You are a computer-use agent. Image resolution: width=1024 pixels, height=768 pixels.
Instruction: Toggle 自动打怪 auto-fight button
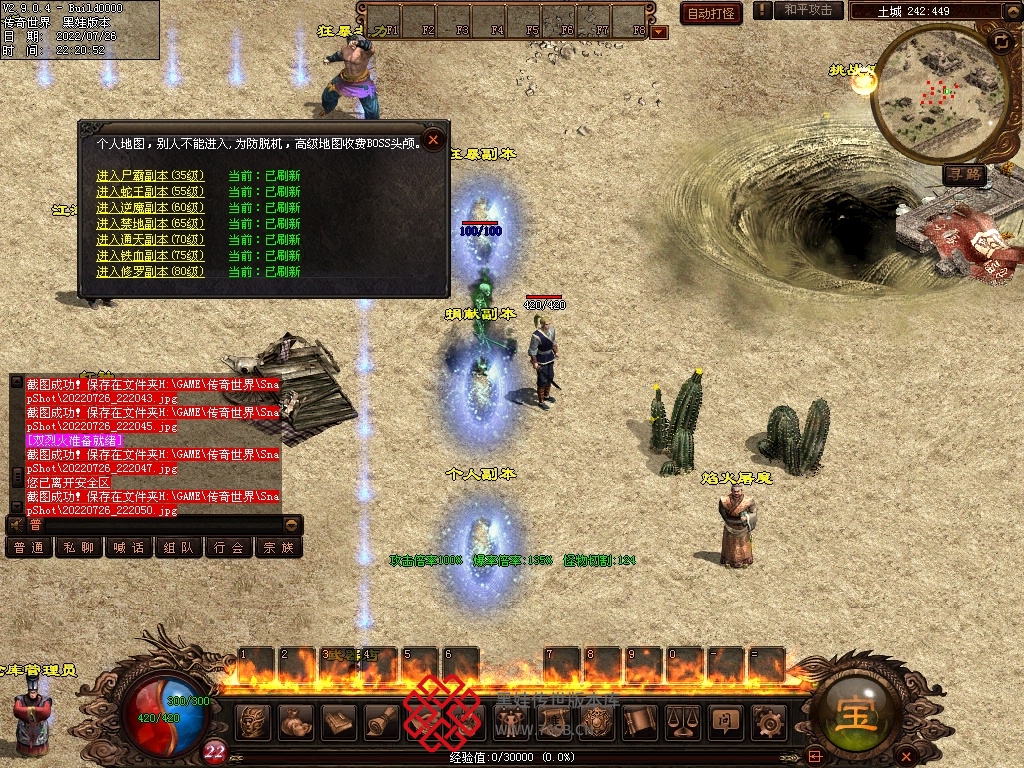[x=710, y=13]
